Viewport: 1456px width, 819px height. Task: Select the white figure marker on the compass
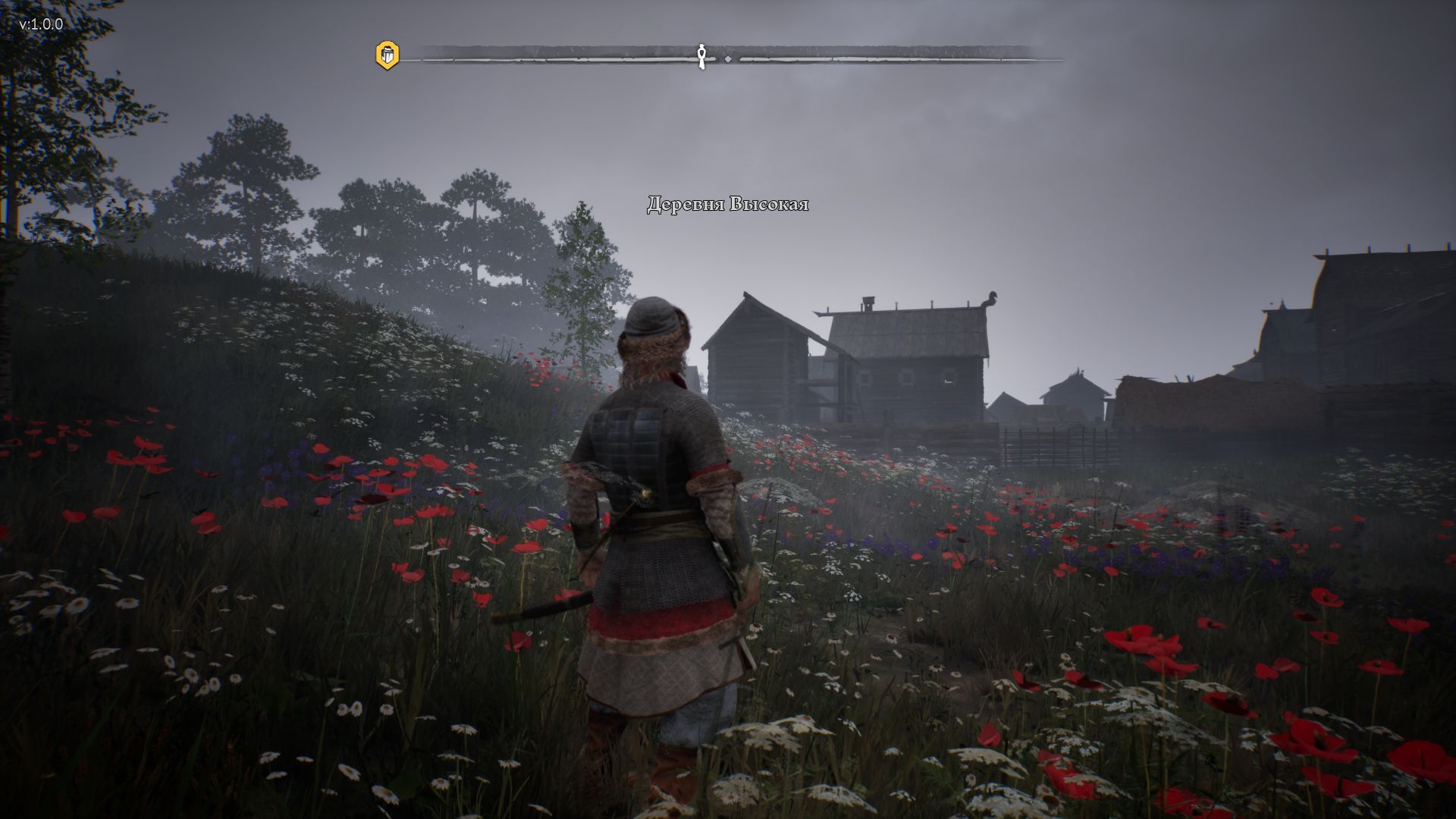click(x=702, y=55)
